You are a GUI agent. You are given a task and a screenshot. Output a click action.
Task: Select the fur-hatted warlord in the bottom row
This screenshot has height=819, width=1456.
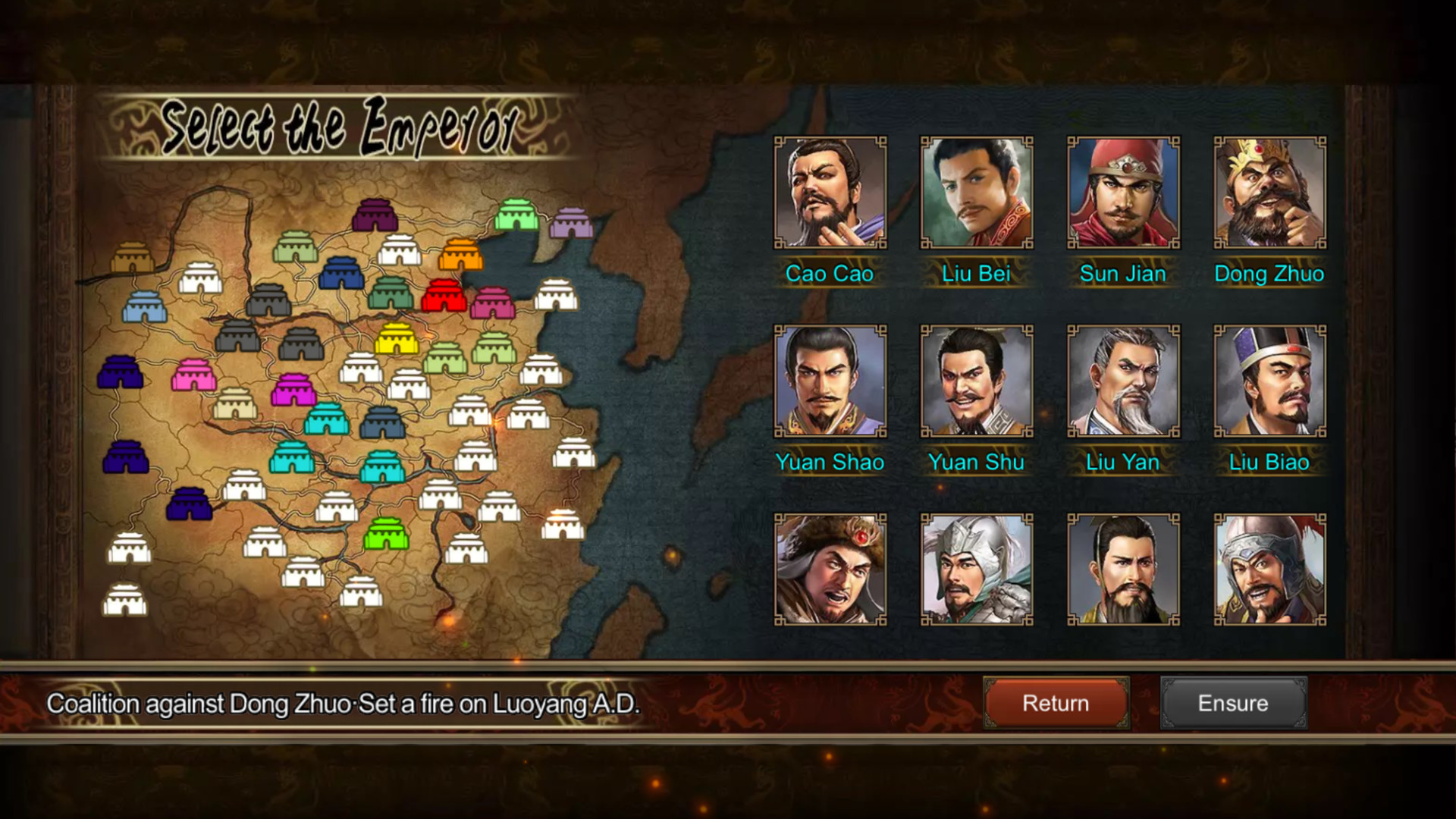click(x=828, y=569)
